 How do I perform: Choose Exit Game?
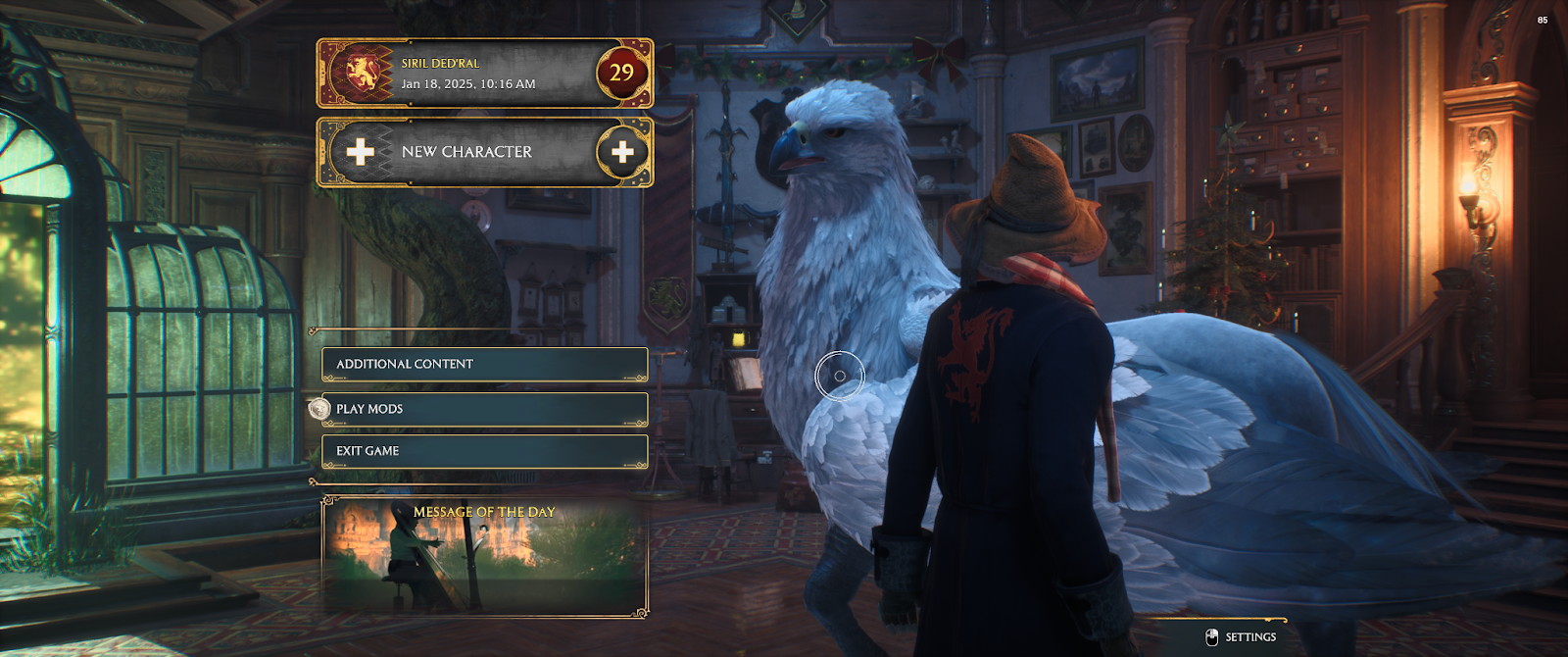pos(484,451)
